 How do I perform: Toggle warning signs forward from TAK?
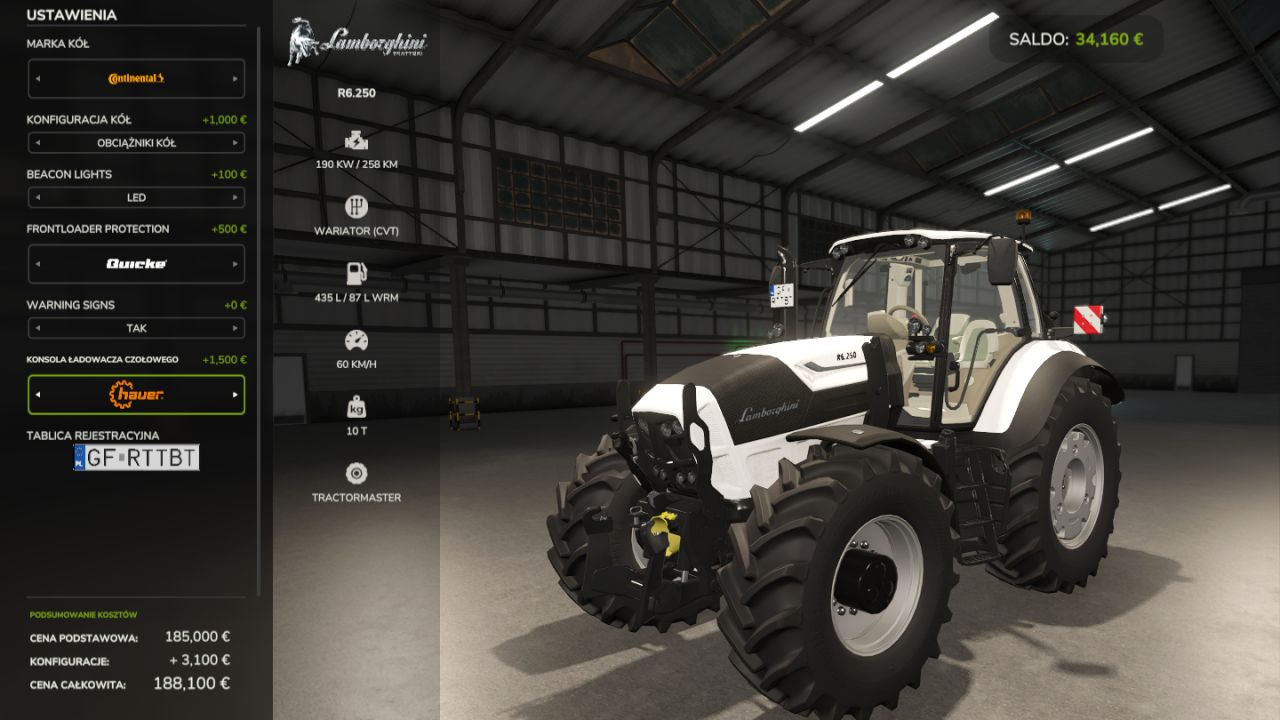point(236,328)
